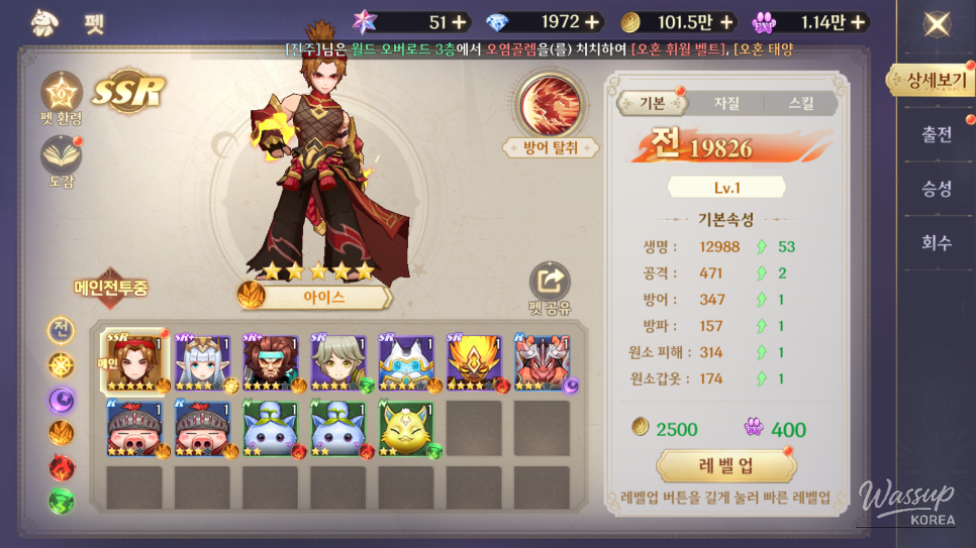Select the yellow cat pet portrait
Viewport: 976px width, 548px height.
pos(406,429)
